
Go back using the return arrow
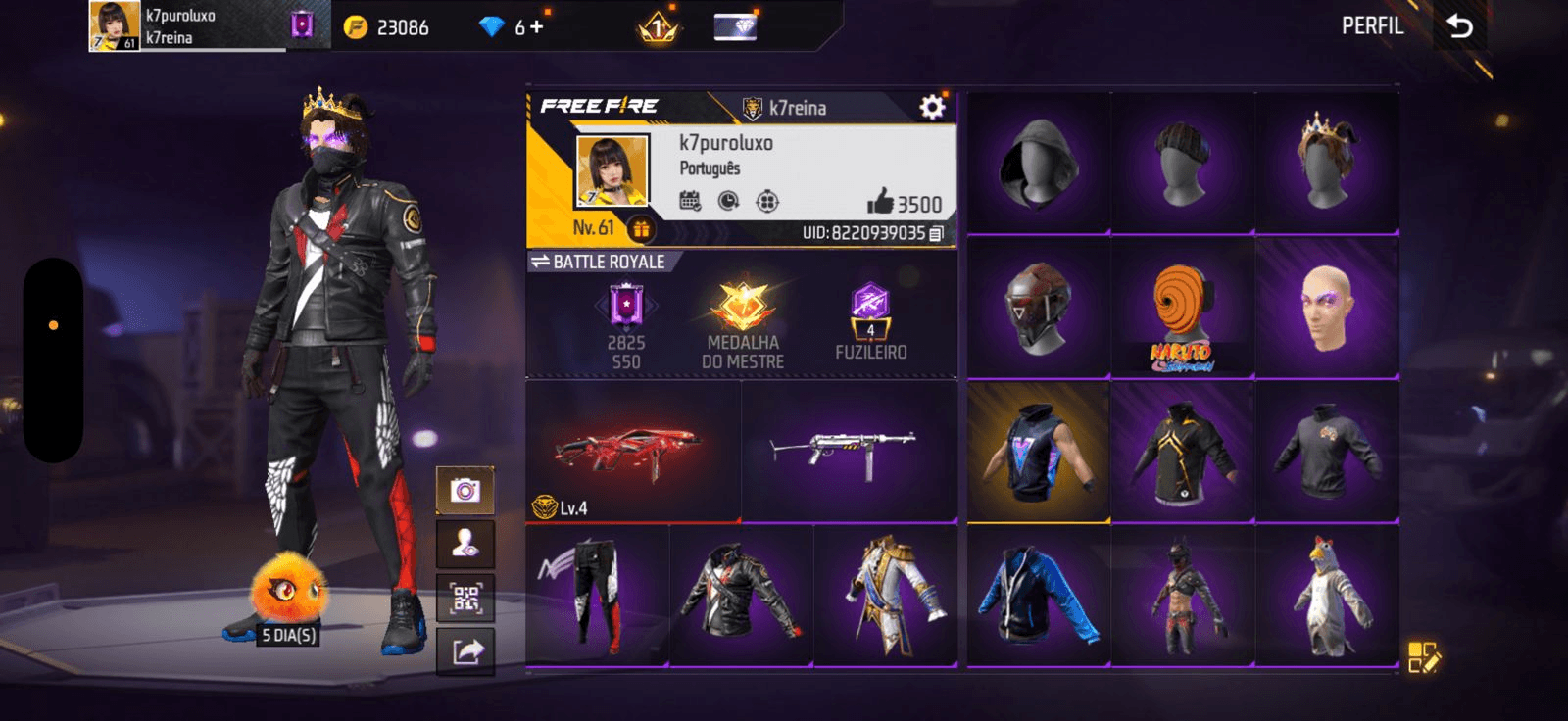coord(1460,26)
